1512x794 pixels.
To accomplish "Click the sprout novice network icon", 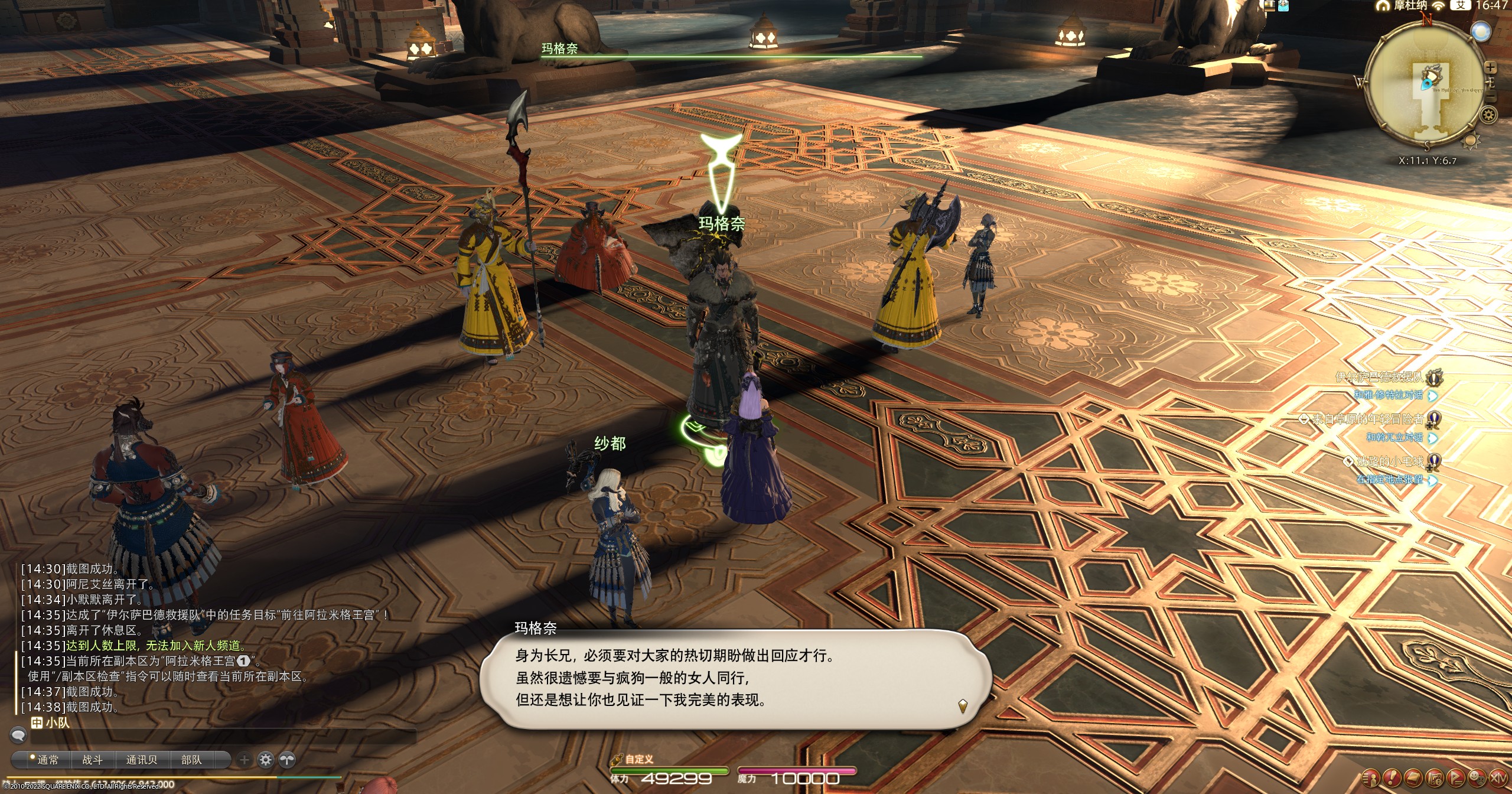I will click(x=287, y=760).
